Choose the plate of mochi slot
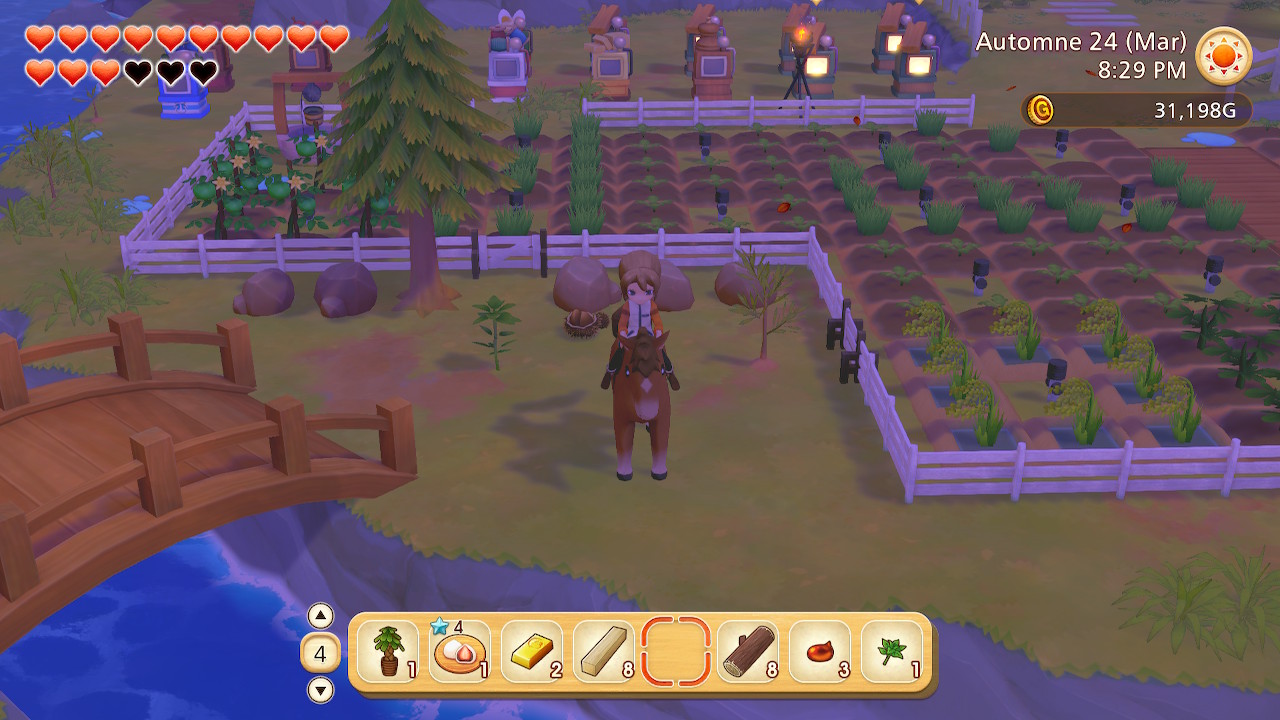1280x720 pixels. click(x=460, y=652)
